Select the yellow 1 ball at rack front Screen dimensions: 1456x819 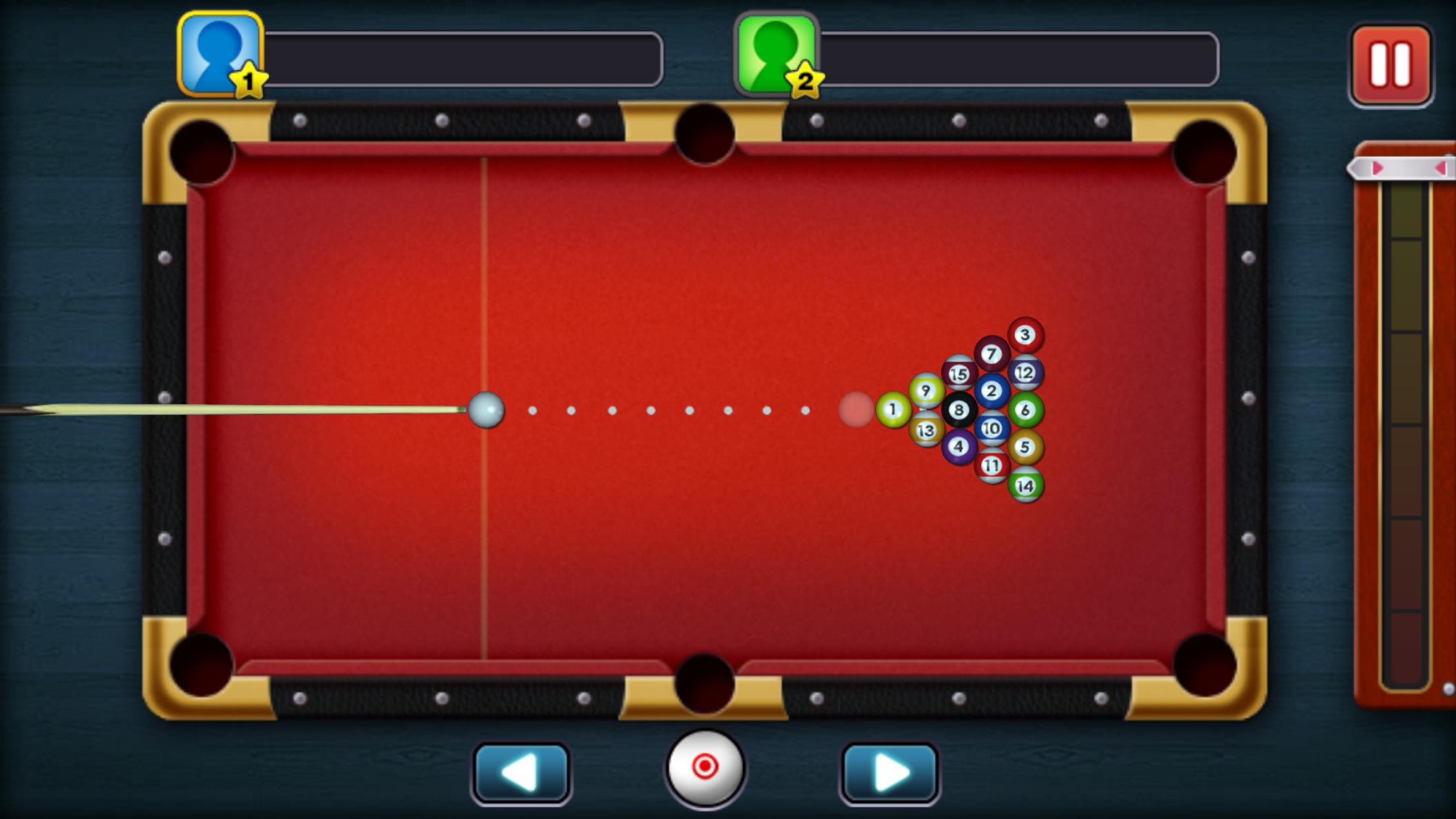pyautogui.click(x=892, y=409)
